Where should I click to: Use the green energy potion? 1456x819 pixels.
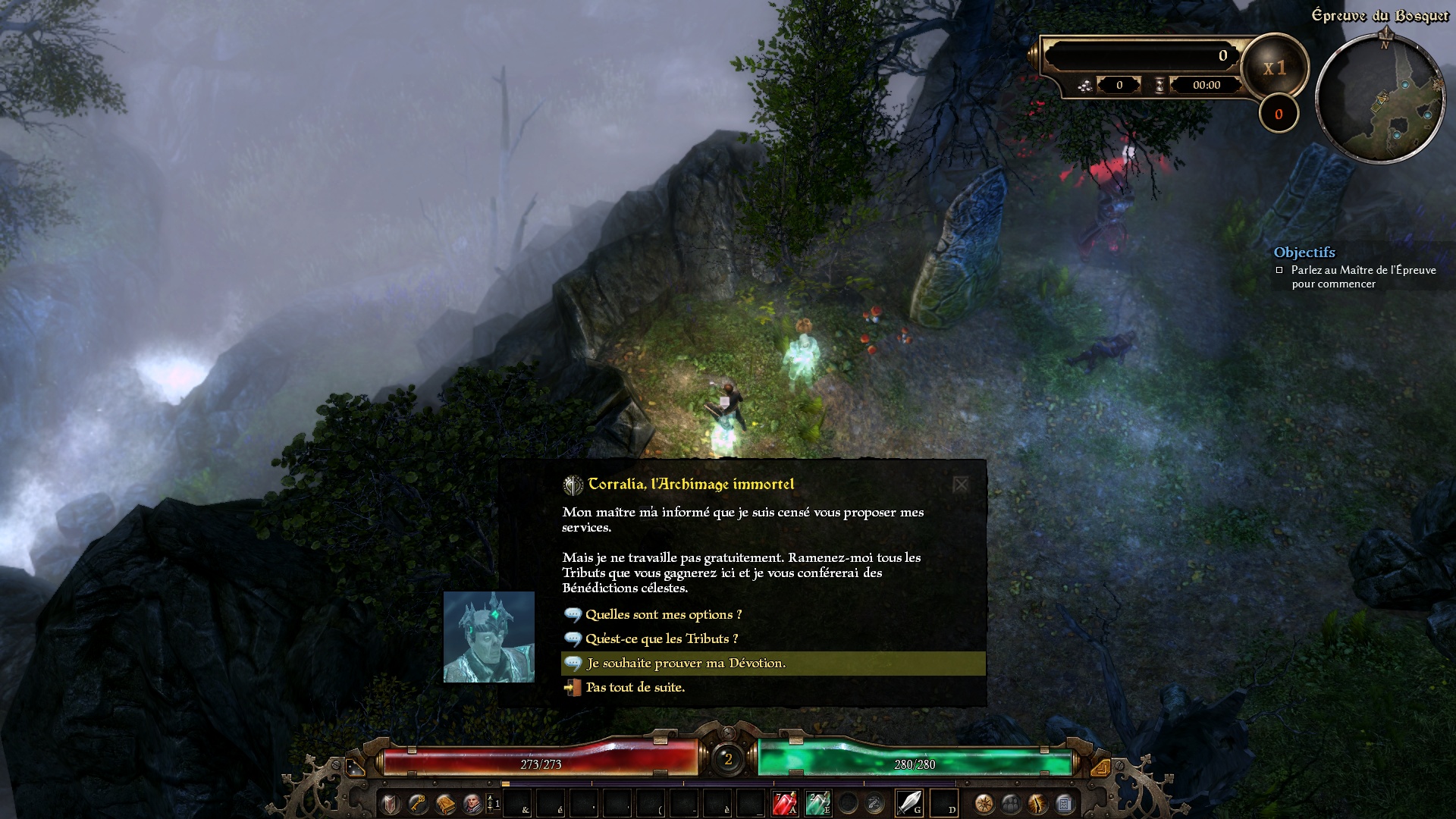point(817,802)
